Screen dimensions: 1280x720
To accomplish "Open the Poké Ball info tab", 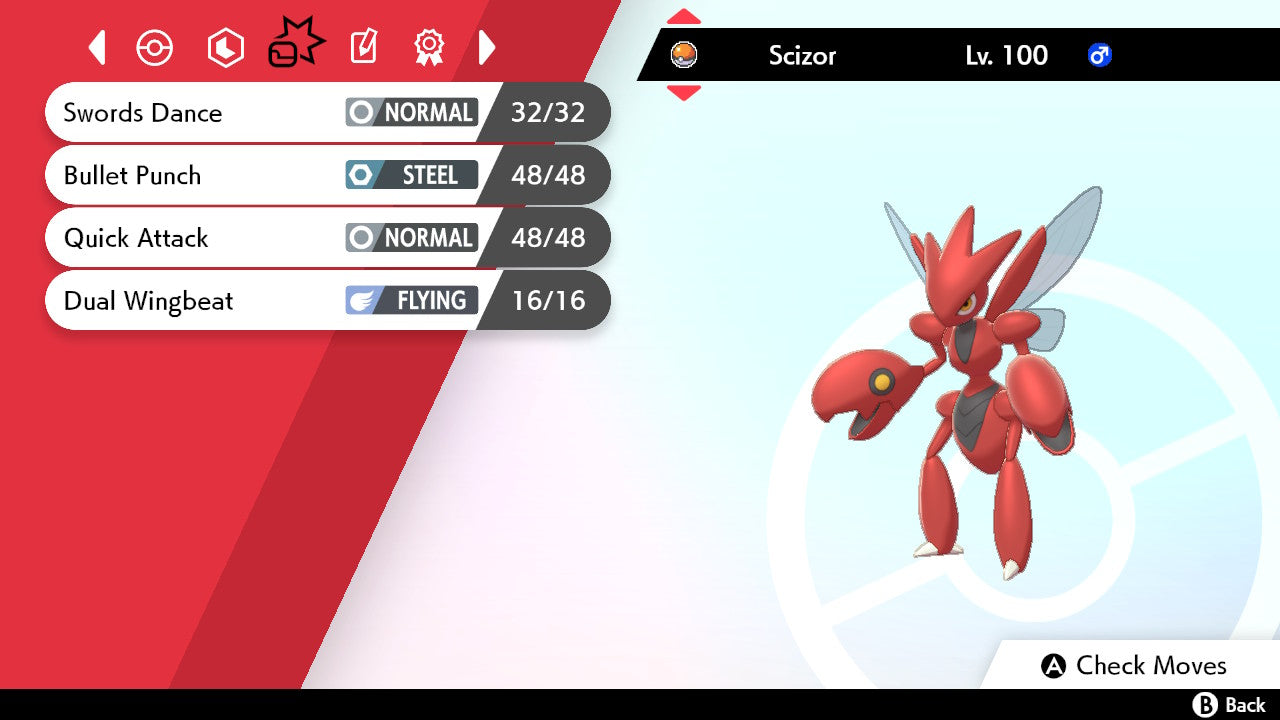I will (x=155, y=47).
